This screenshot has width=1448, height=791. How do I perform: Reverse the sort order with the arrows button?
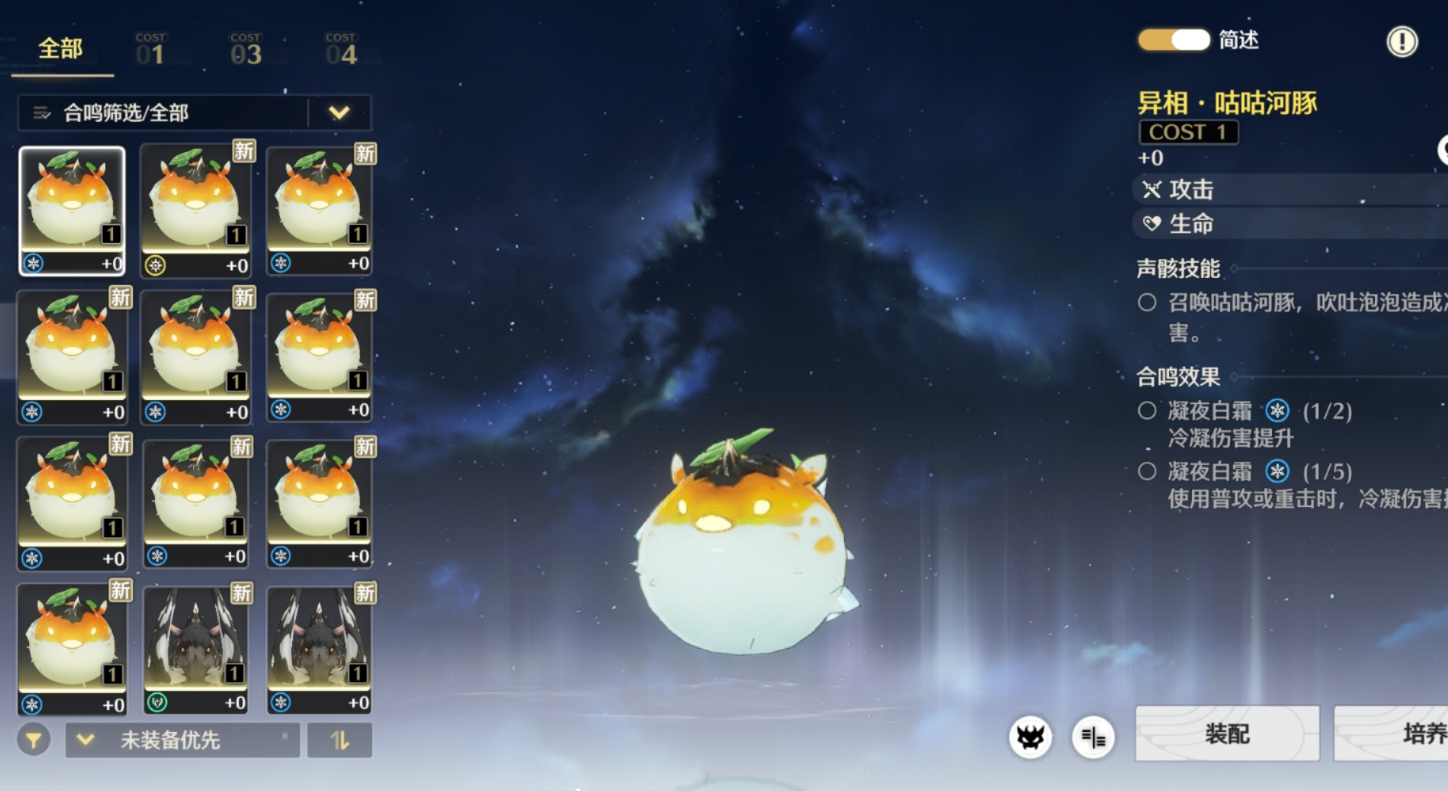click(340, 740)
